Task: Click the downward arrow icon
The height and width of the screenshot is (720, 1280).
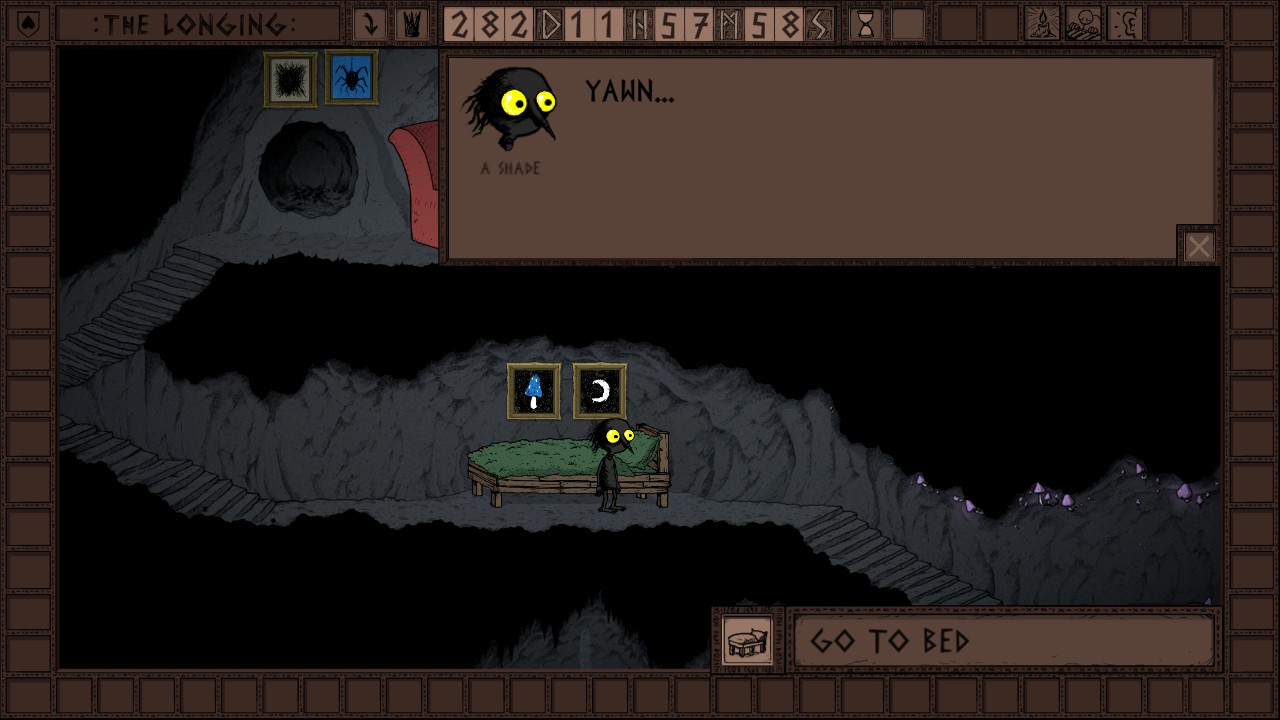Action: coord(371,24)
